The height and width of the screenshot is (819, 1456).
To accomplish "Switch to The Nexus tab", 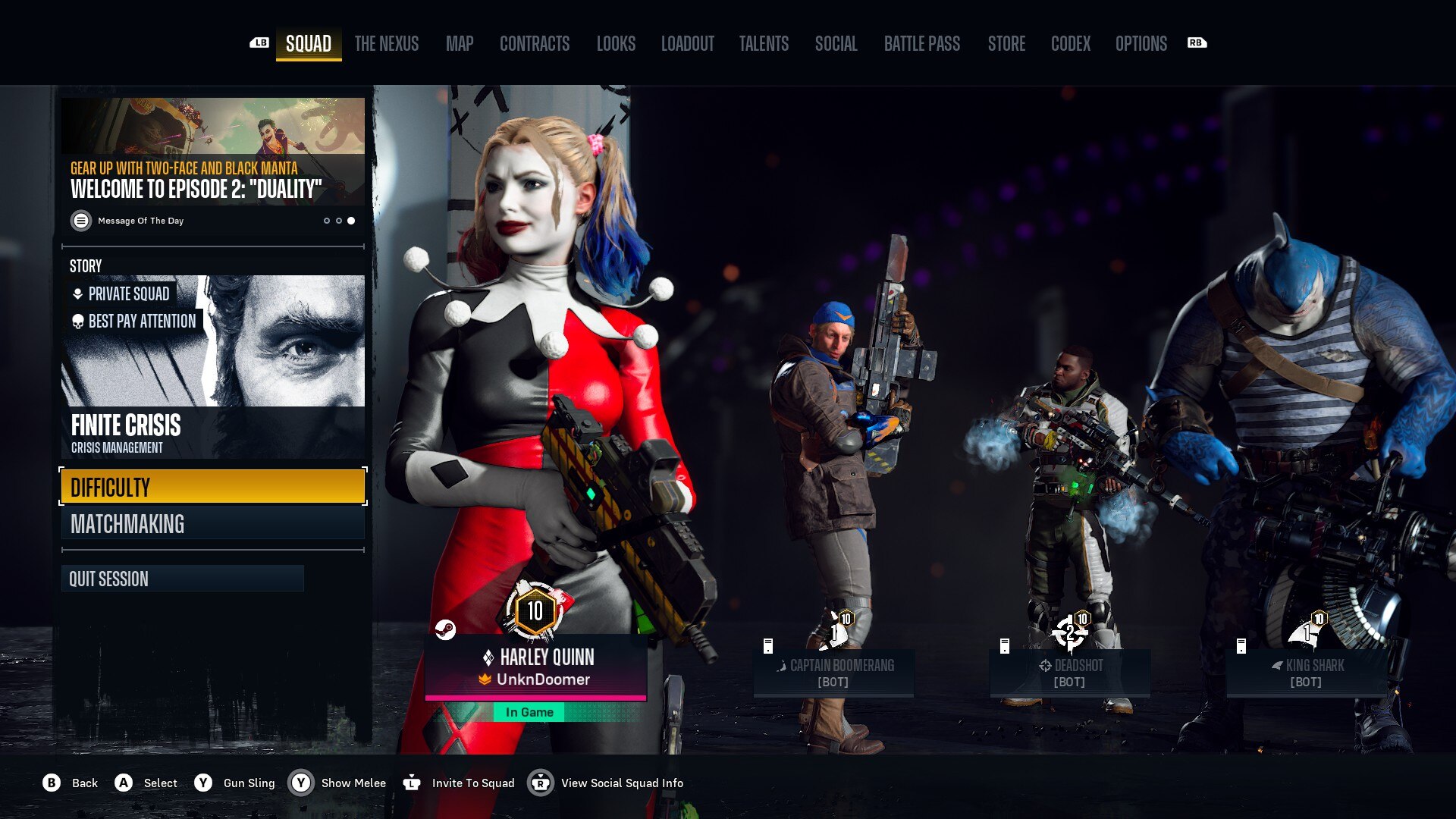I will pos(386,44).
